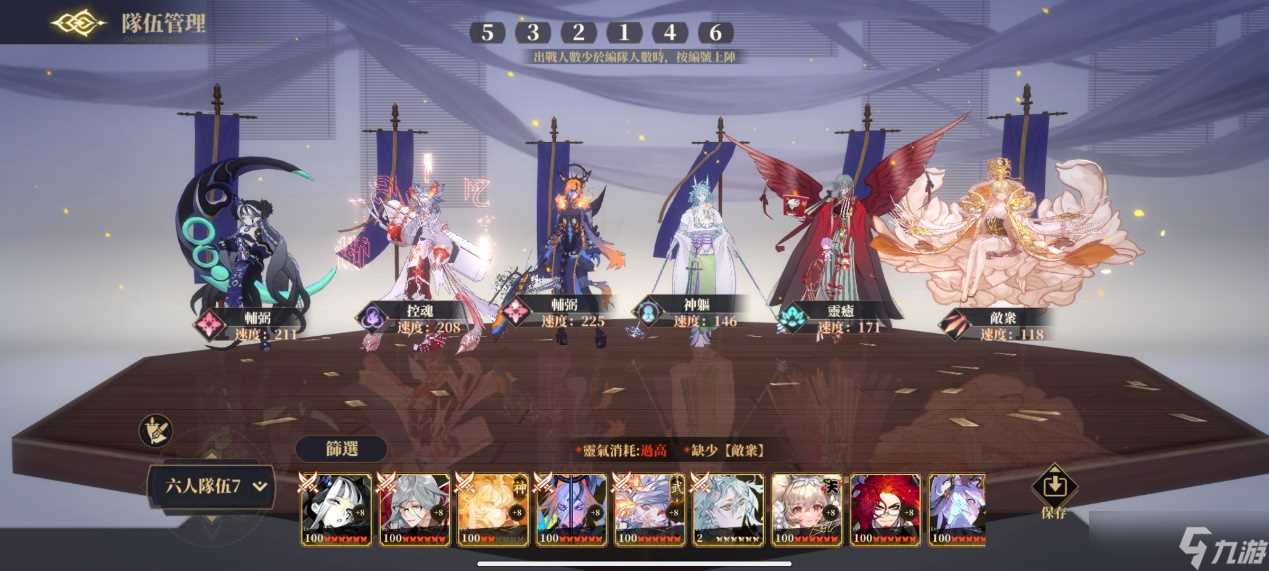Click formation order slot number 5
Screen dimensions: 1269x571
tap(487, 32)
